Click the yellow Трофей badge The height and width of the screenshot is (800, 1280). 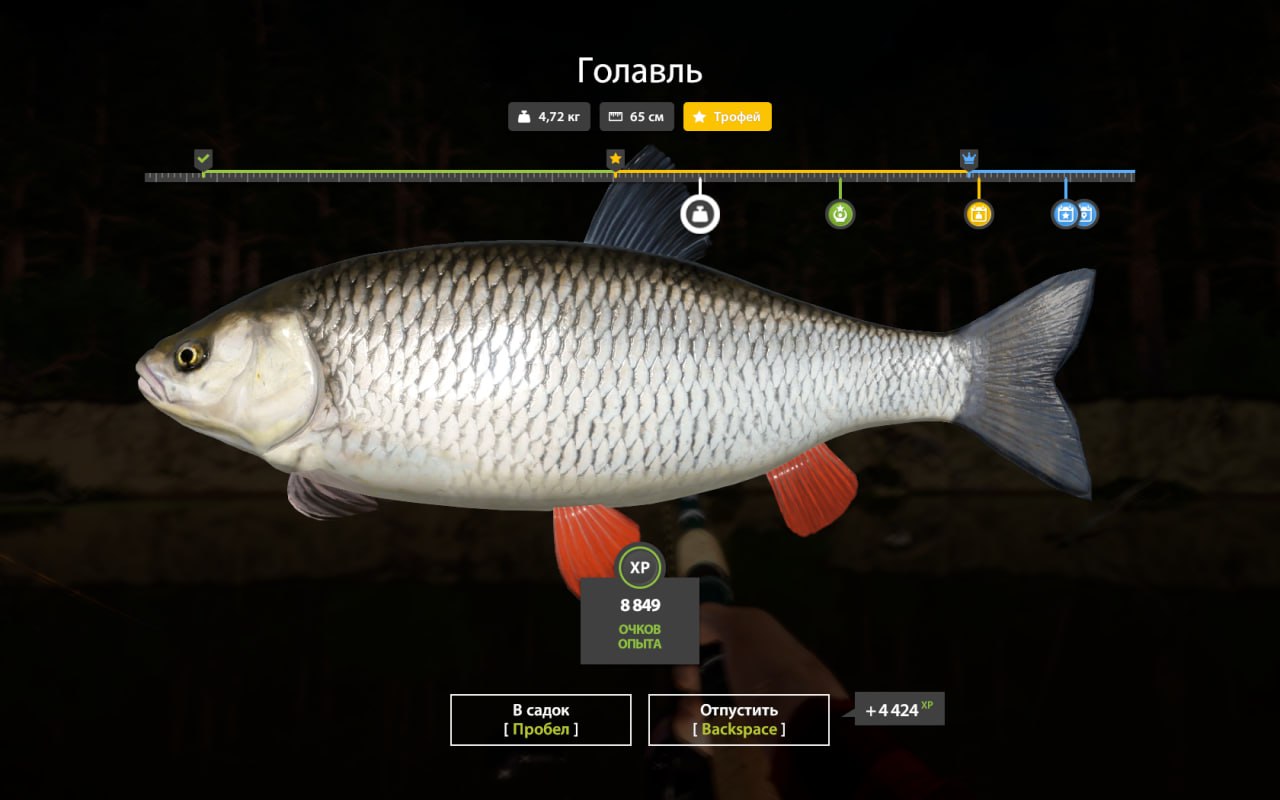[727, 116]
